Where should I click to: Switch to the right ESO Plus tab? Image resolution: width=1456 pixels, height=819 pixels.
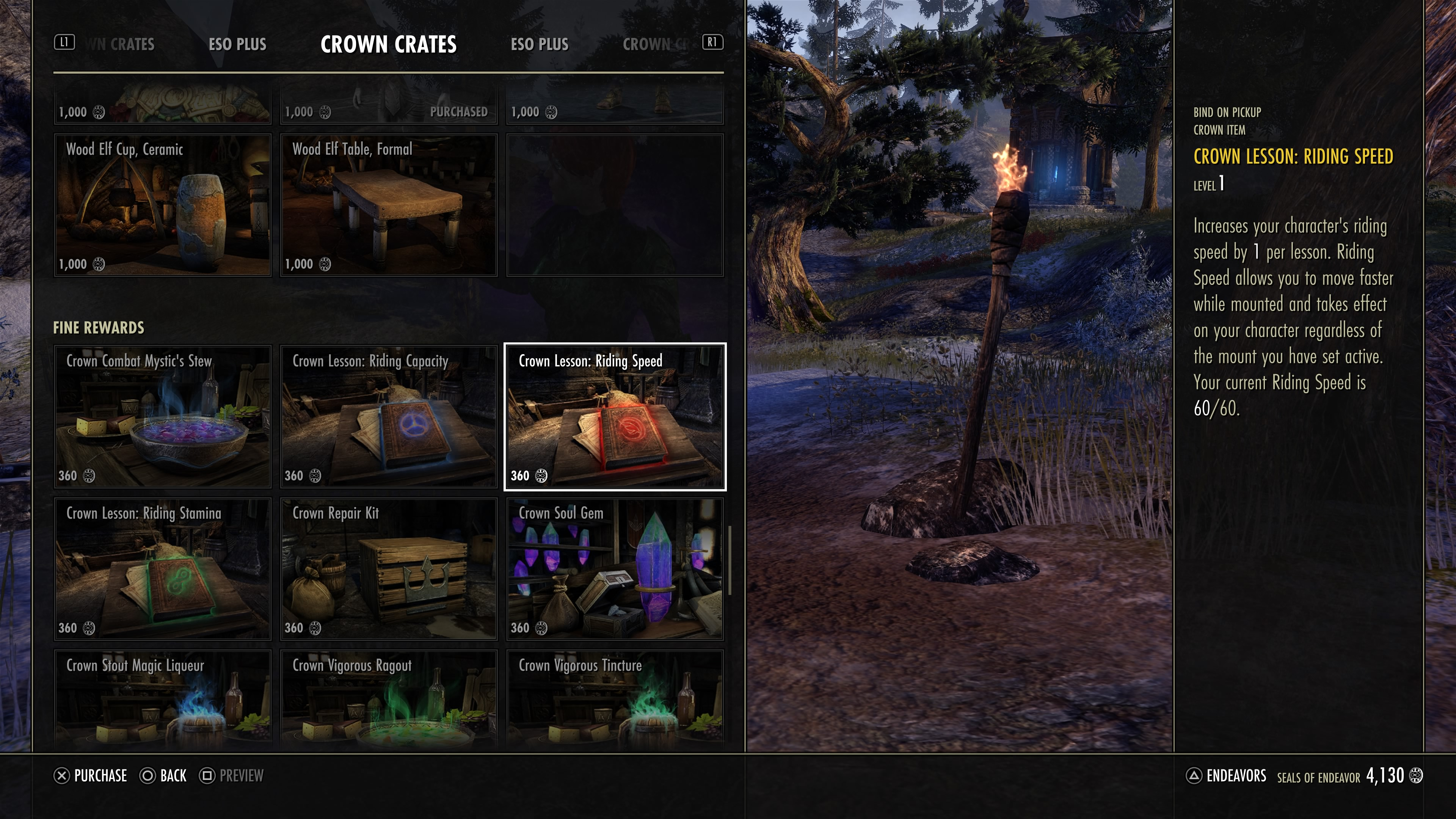539,44
